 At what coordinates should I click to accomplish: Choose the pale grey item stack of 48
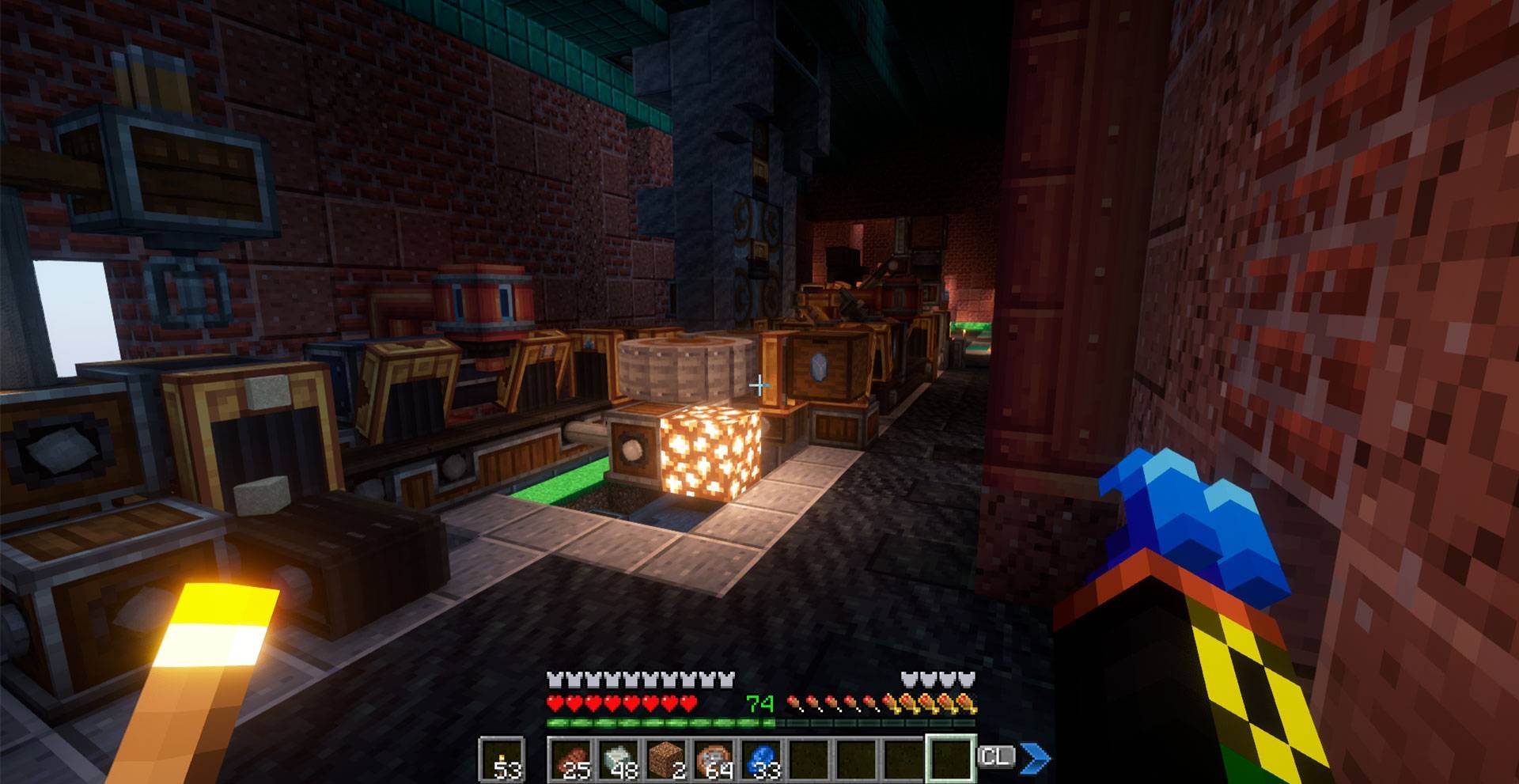coord(619,759)
